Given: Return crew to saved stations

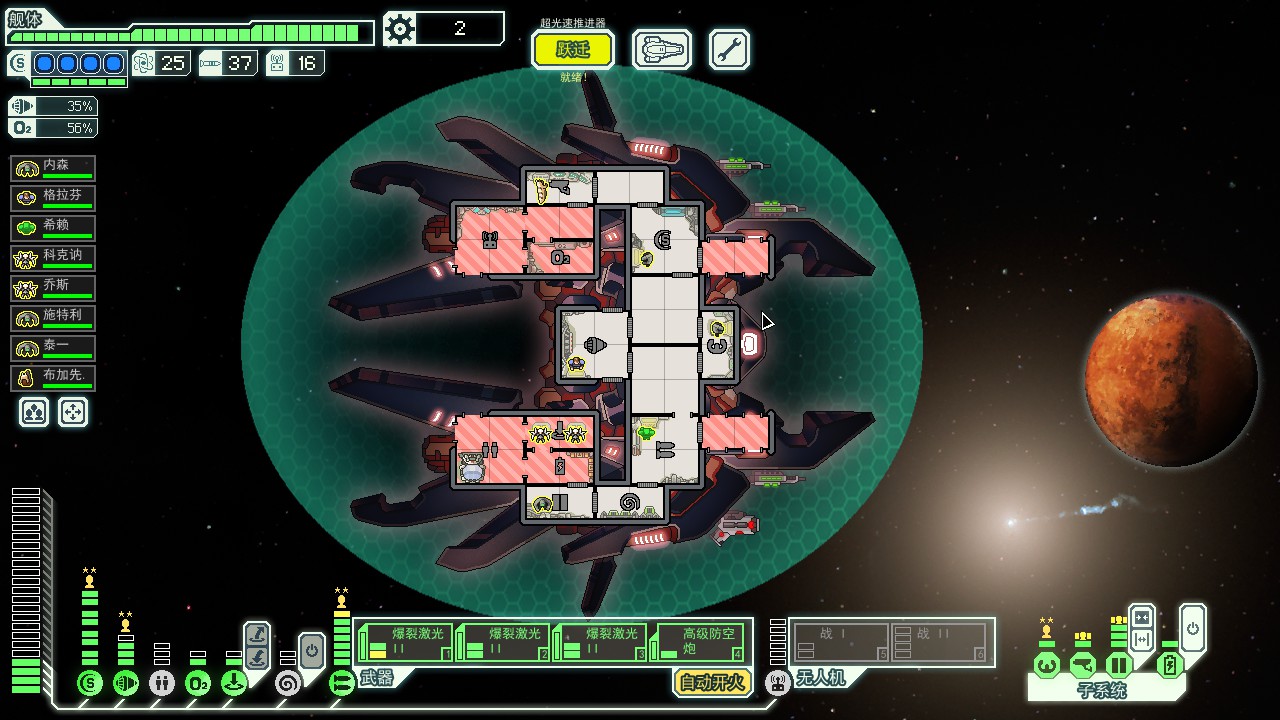Looking at the screenshot, I should (73, 412).
